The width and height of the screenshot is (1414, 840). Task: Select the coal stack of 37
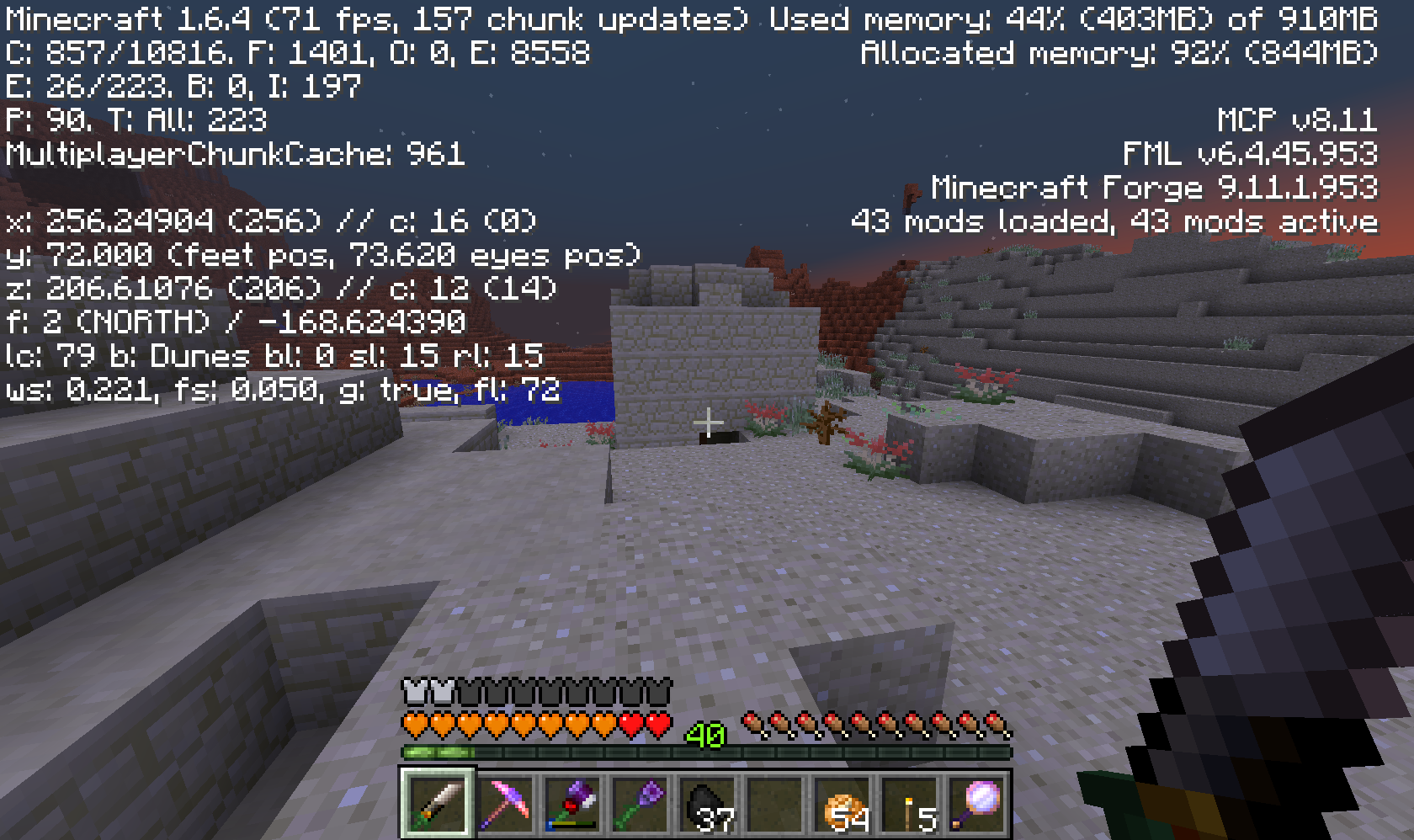707,804
